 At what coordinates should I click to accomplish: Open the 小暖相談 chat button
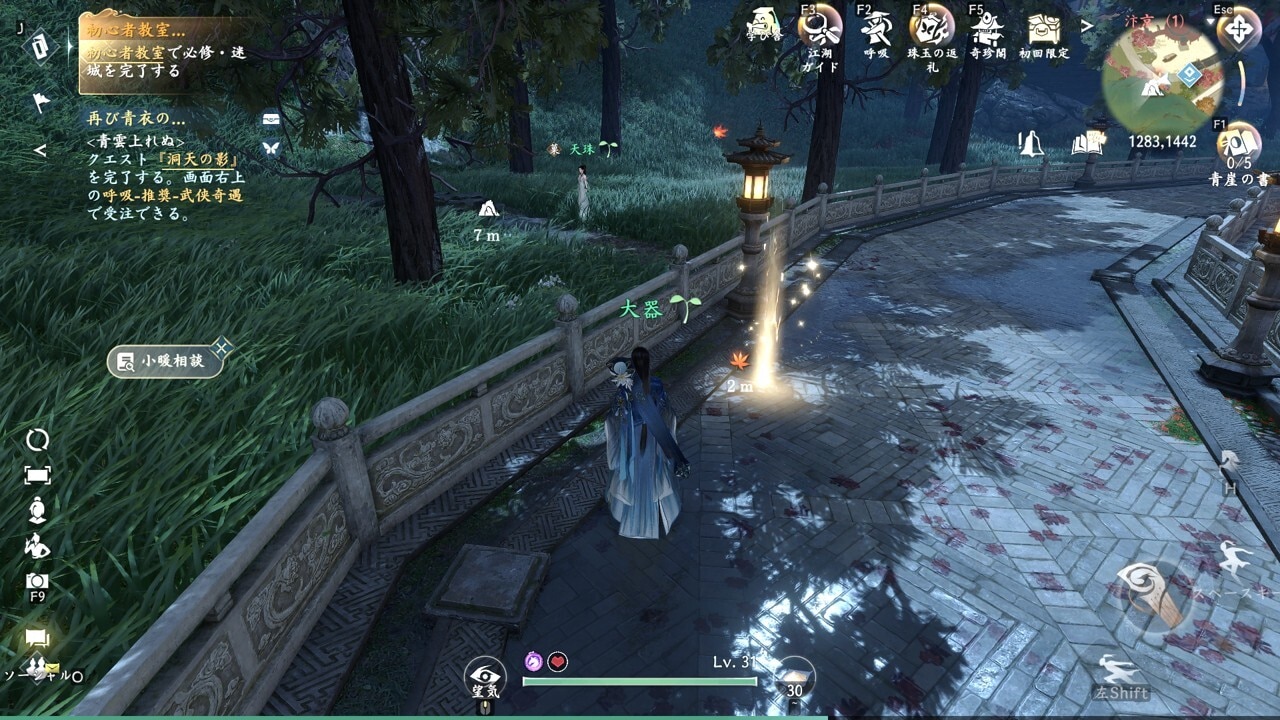click(164, 361)
